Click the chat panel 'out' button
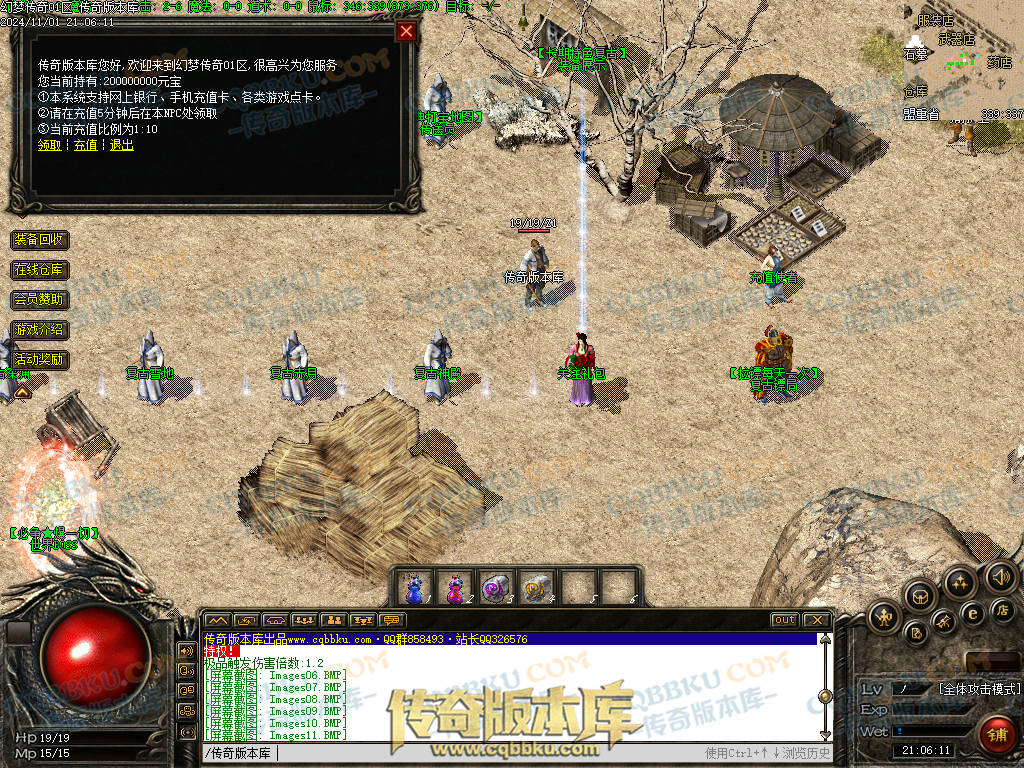This screenshot has width=1024, height=768. (x=785, y=620)
